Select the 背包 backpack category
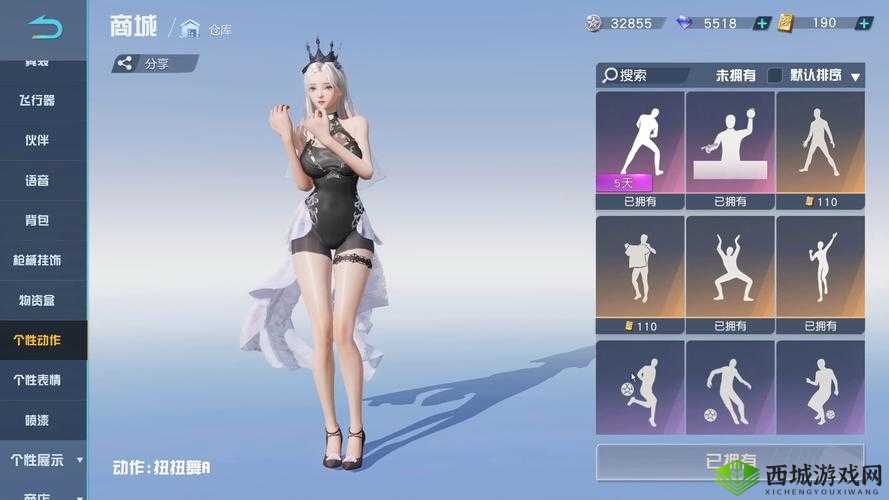 [x=37, y=220]
